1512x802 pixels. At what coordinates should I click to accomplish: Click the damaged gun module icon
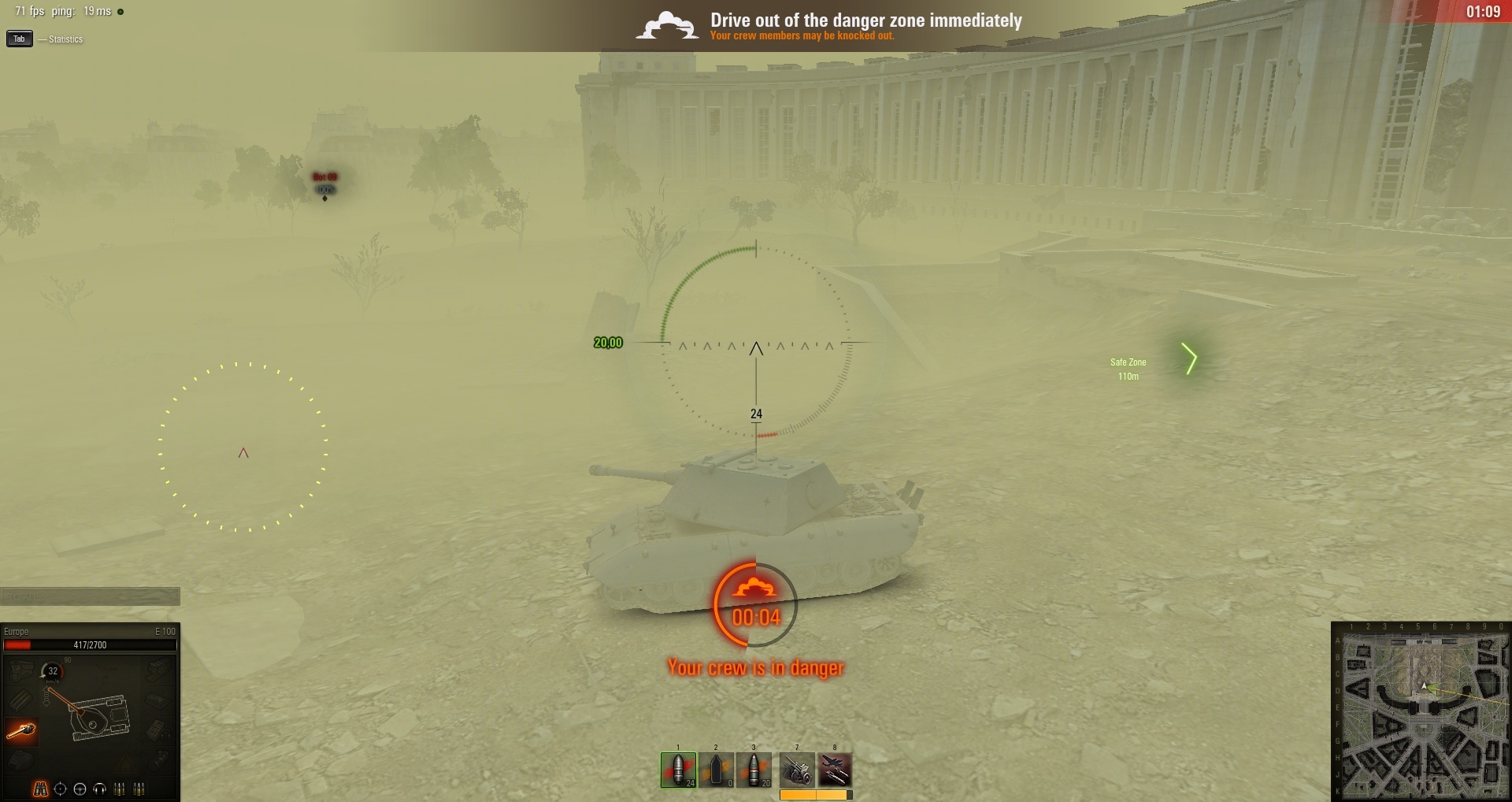click(x=21, y=732)
